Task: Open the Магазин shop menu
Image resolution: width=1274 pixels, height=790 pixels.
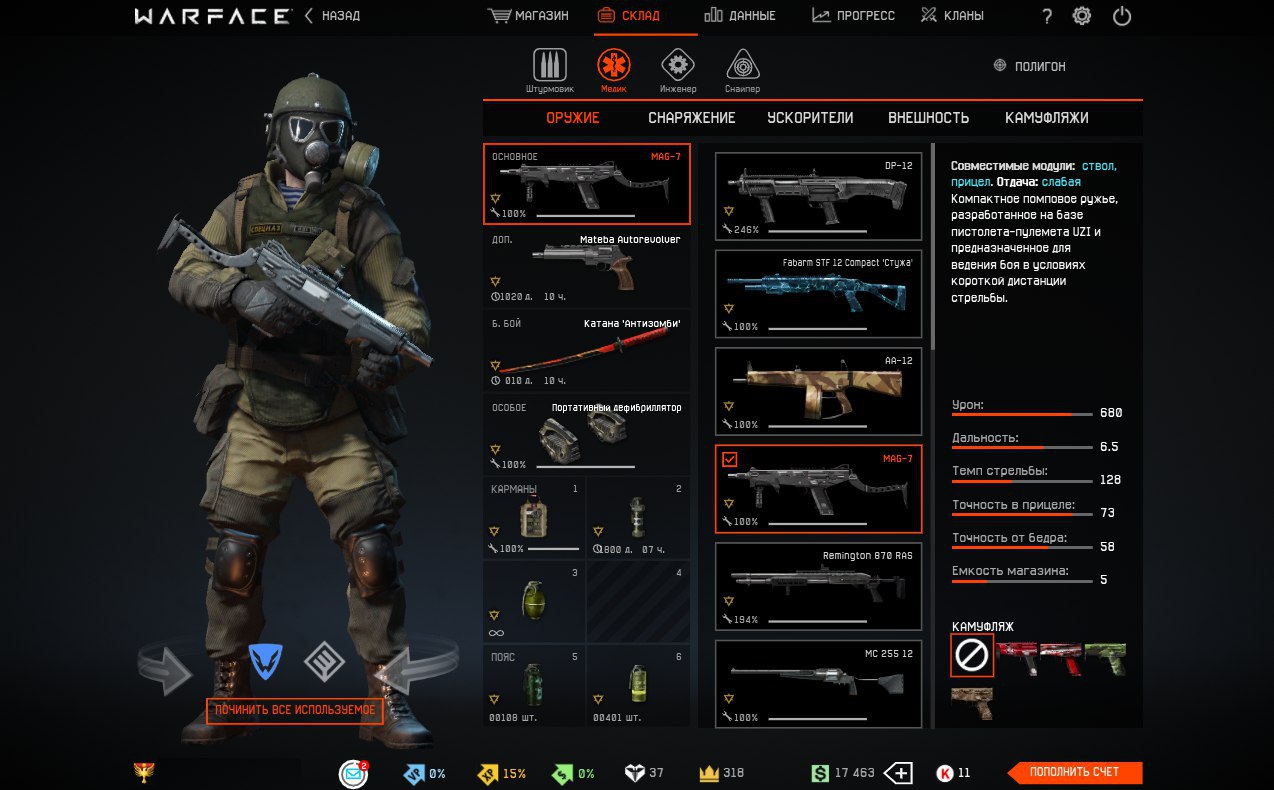Action: [x=528, y=16]
